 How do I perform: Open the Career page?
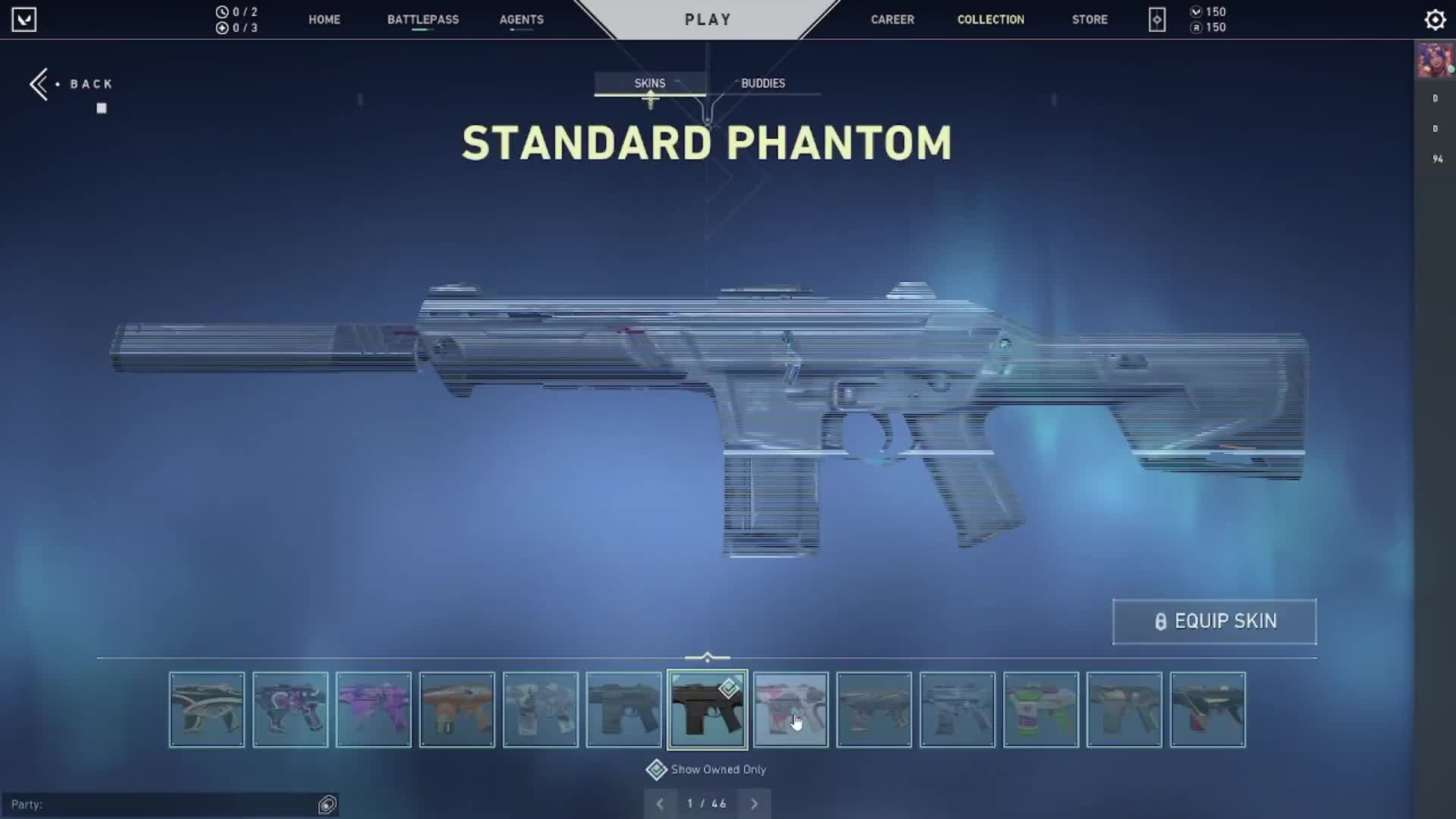pyautogui.click(x=892, y=20)
